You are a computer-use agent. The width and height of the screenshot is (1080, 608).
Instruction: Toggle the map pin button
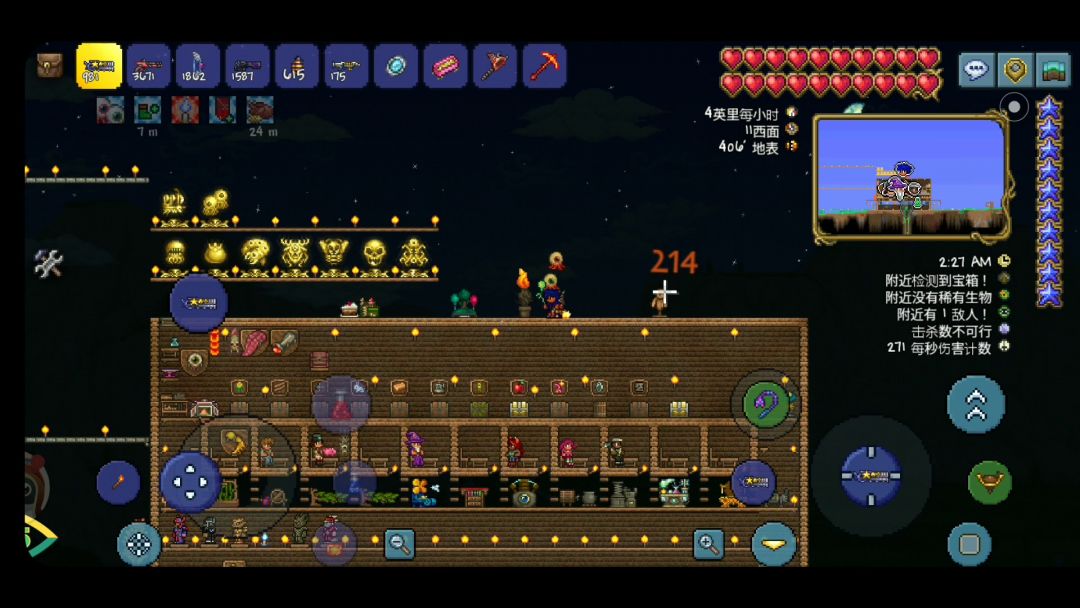[x=1016, y=70]
